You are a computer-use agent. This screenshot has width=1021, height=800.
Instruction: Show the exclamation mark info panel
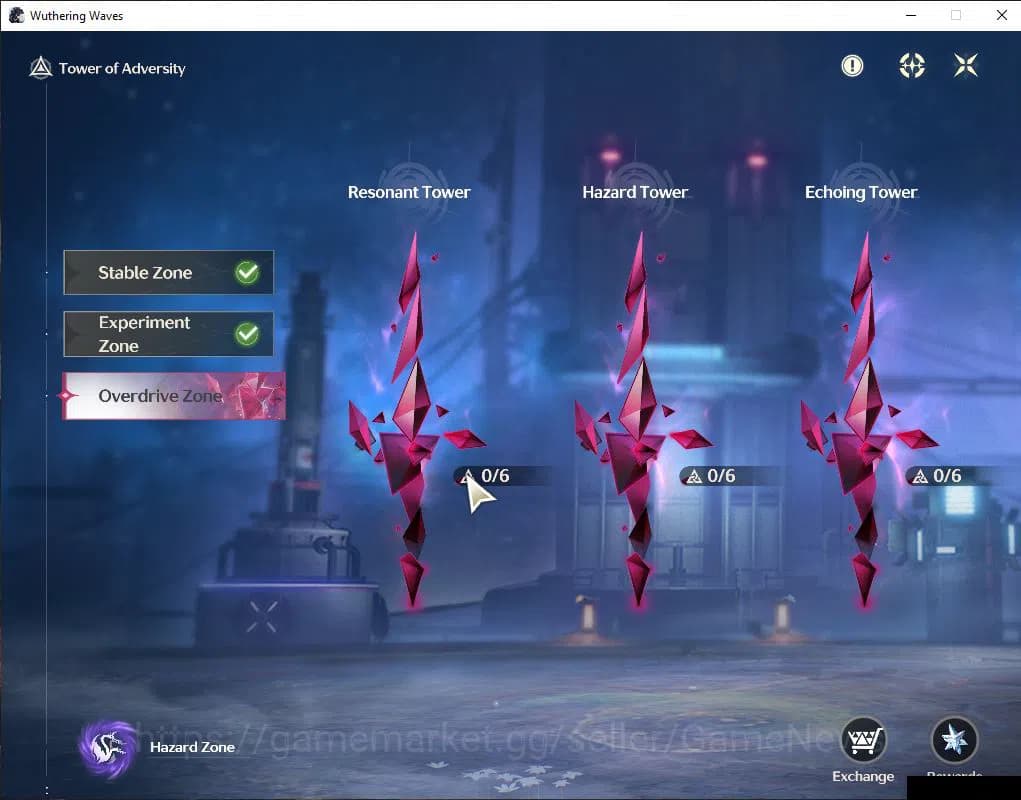[852, 66]
